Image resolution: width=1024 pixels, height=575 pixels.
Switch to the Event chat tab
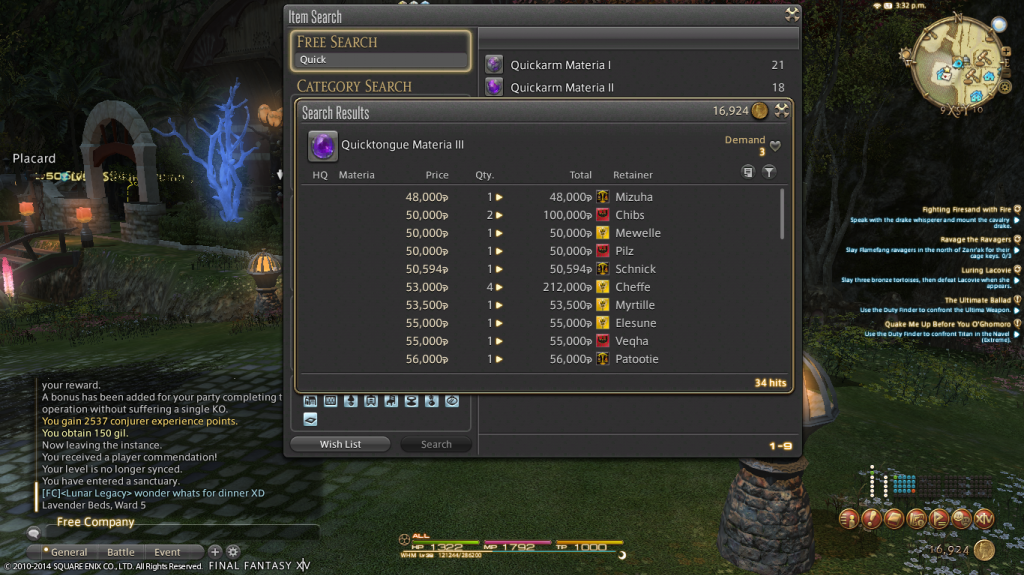click(167, 552)
